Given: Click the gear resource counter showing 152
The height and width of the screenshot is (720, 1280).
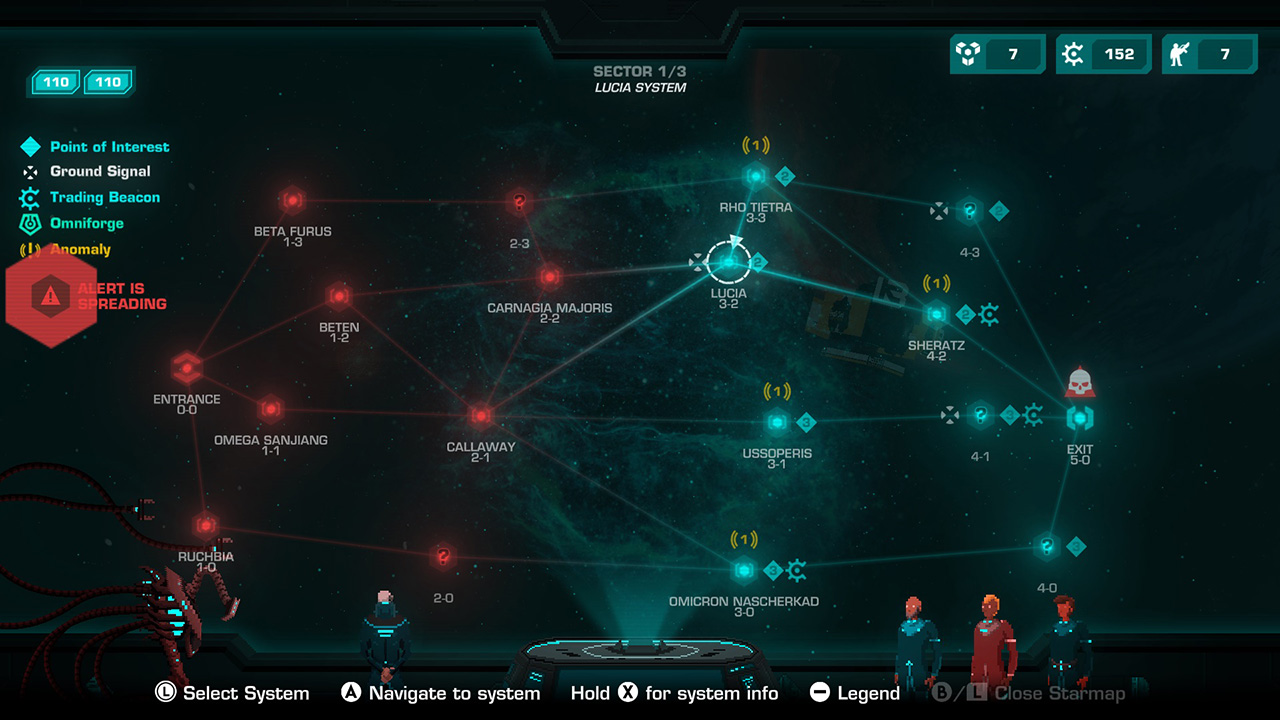Looking at the screenshot, I should click(1103, 54).
